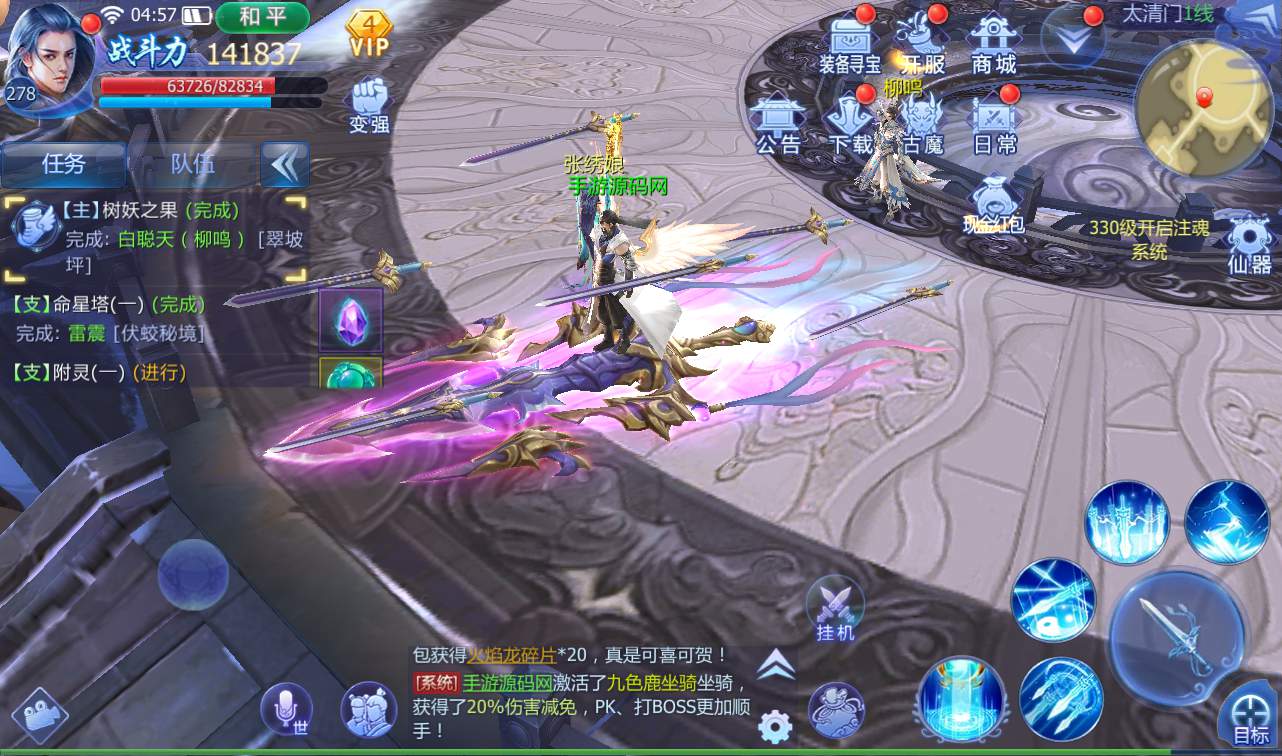
Task: Open the 装备寻宝 treasure hunt menu
Action: click(849, 46)
